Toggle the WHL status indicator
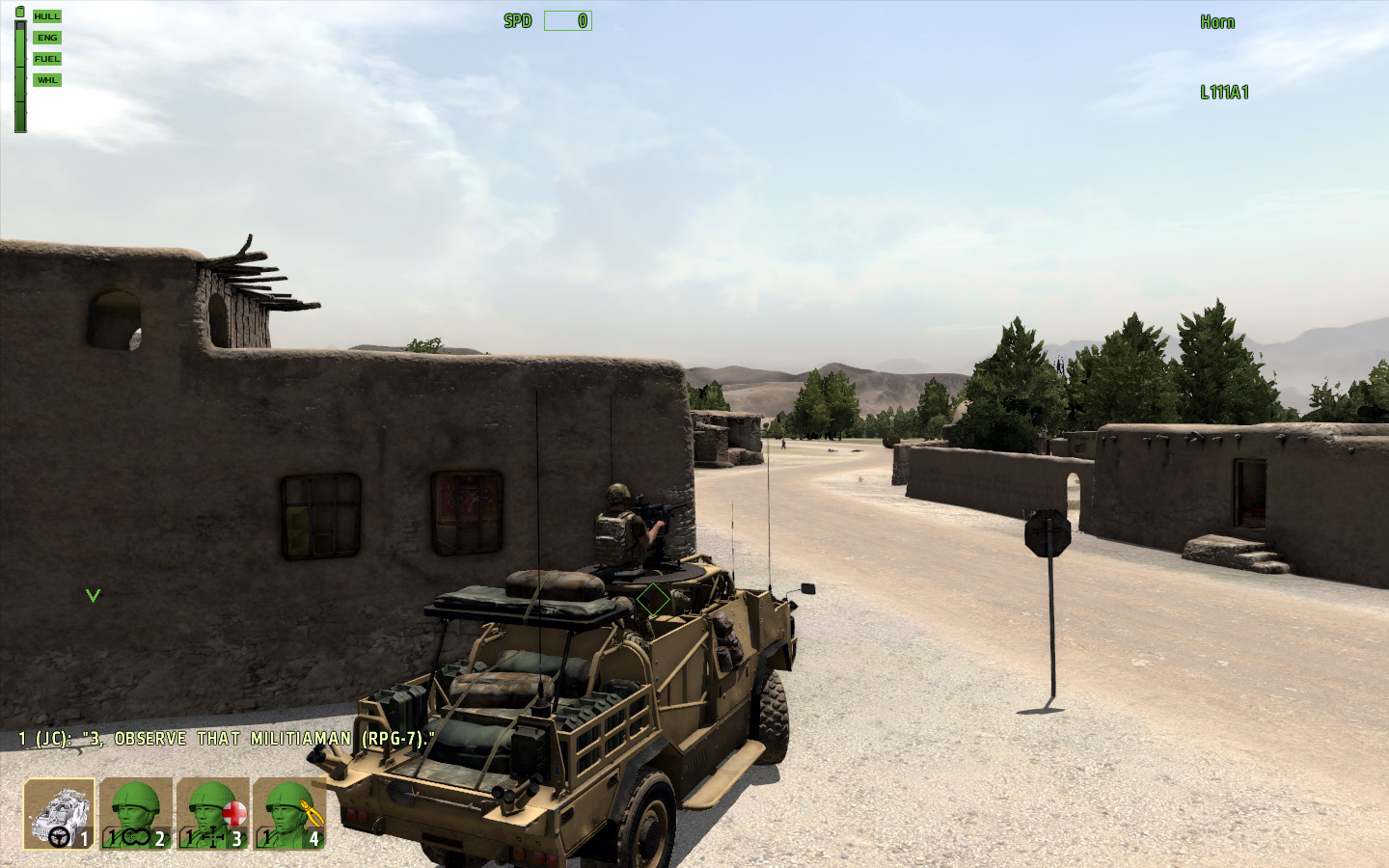The width and height of the screenshot is (1389, 868). [x=45, y=79]
